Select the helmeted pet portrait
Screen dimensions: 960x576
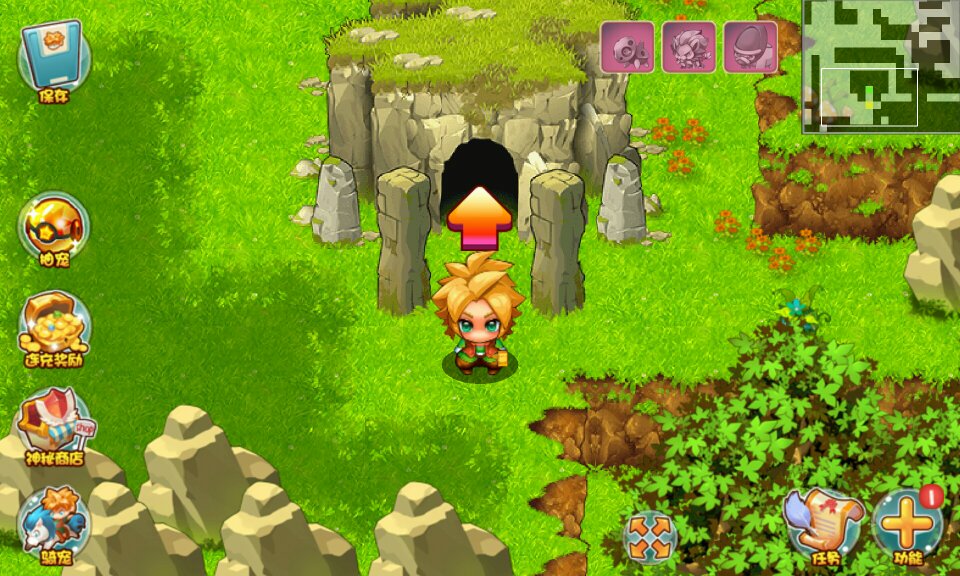(750, 47)
